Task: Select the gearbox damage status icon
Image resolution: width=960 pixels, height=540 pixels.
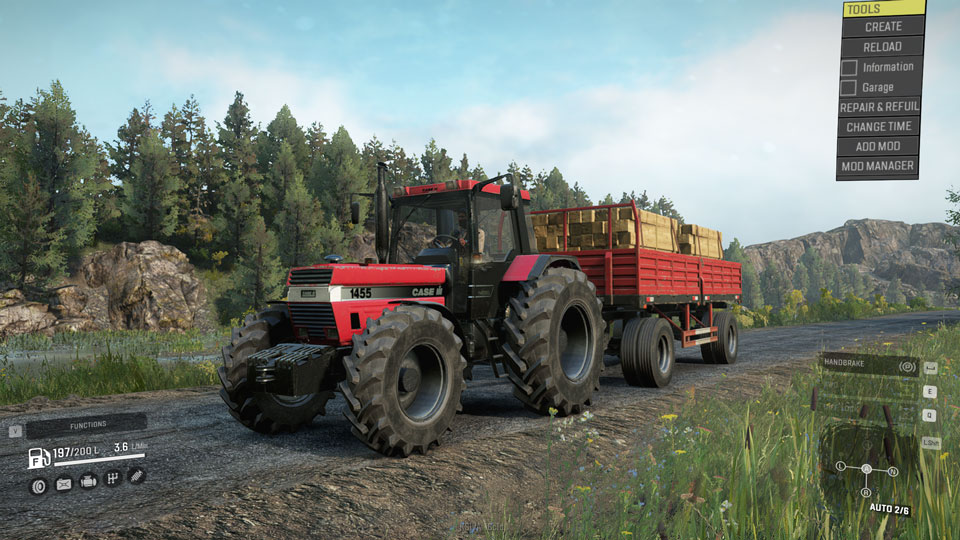Action: pyautogui.click(x=113, y=479)
